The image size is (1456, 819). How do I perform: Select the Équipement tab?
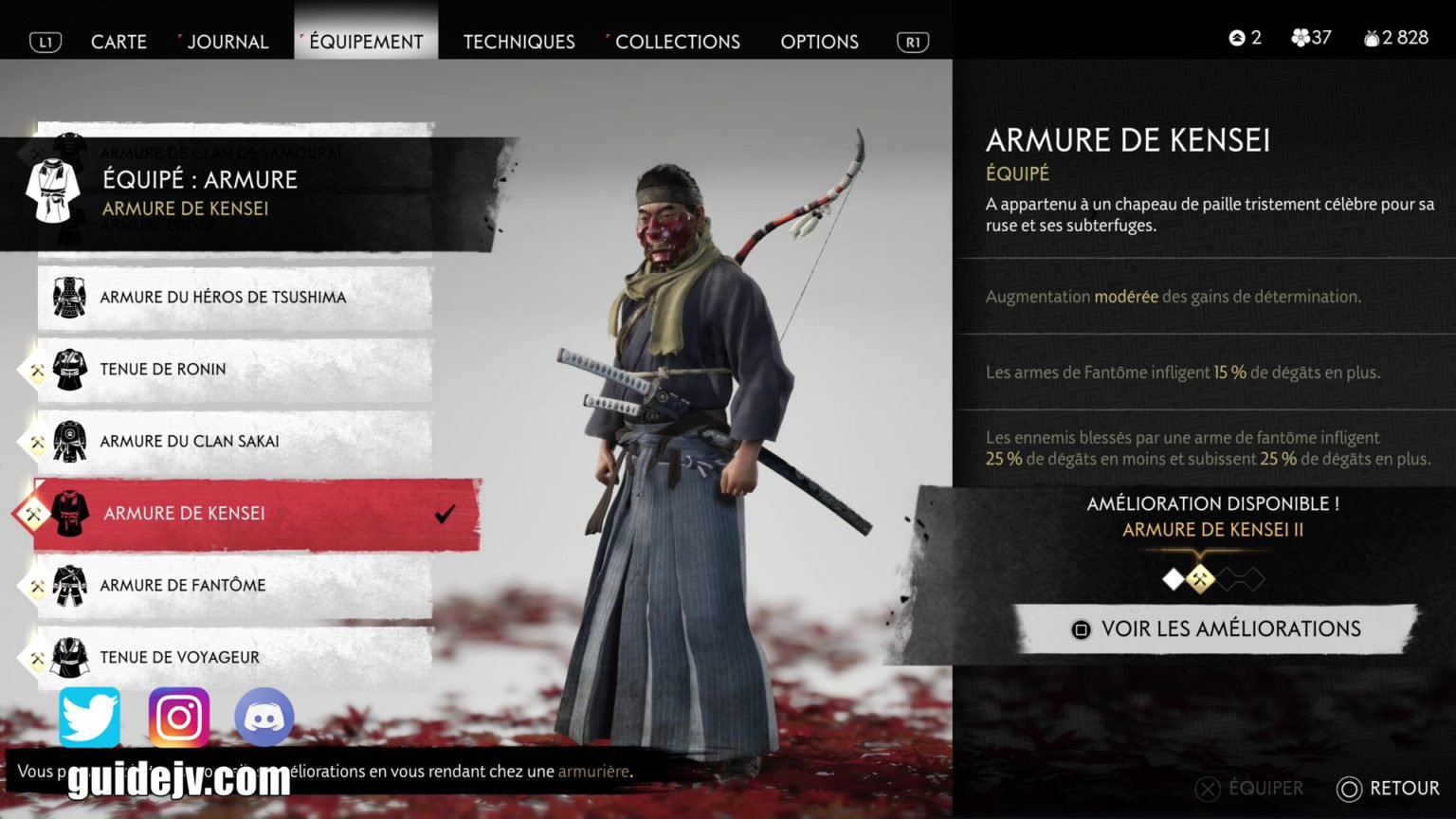(x=366, y=42)
